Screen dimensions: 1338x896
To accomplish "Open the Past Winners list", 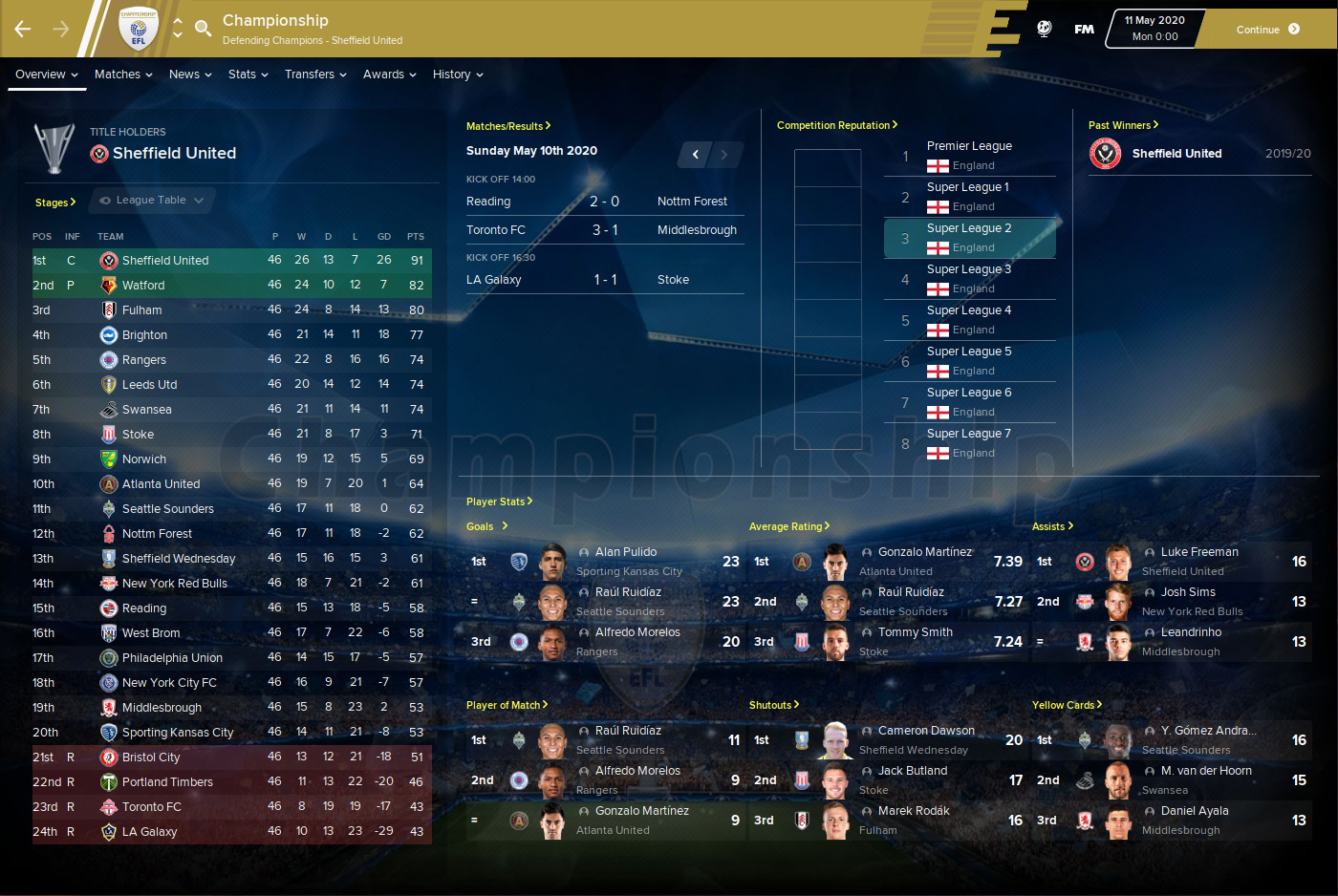I will point(1123,125).
